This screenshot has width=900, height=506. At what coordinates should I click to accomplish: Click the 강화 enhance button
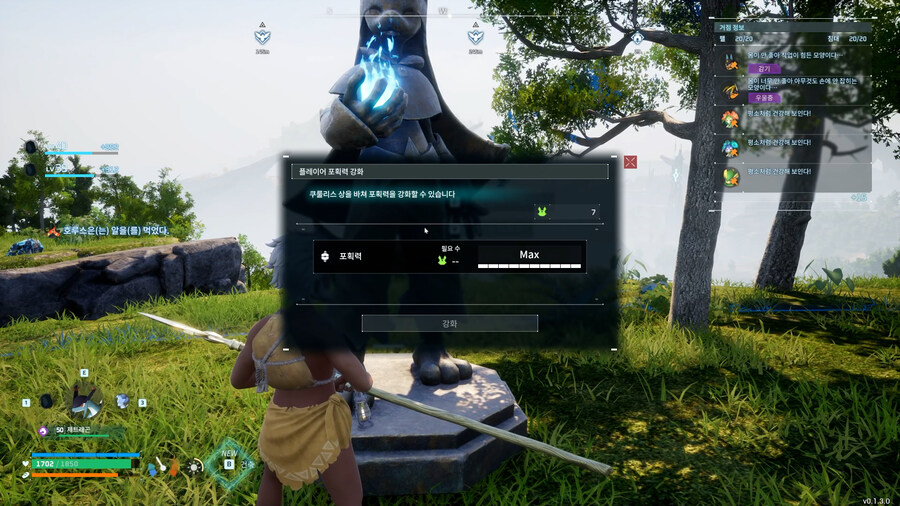point(449,323)
